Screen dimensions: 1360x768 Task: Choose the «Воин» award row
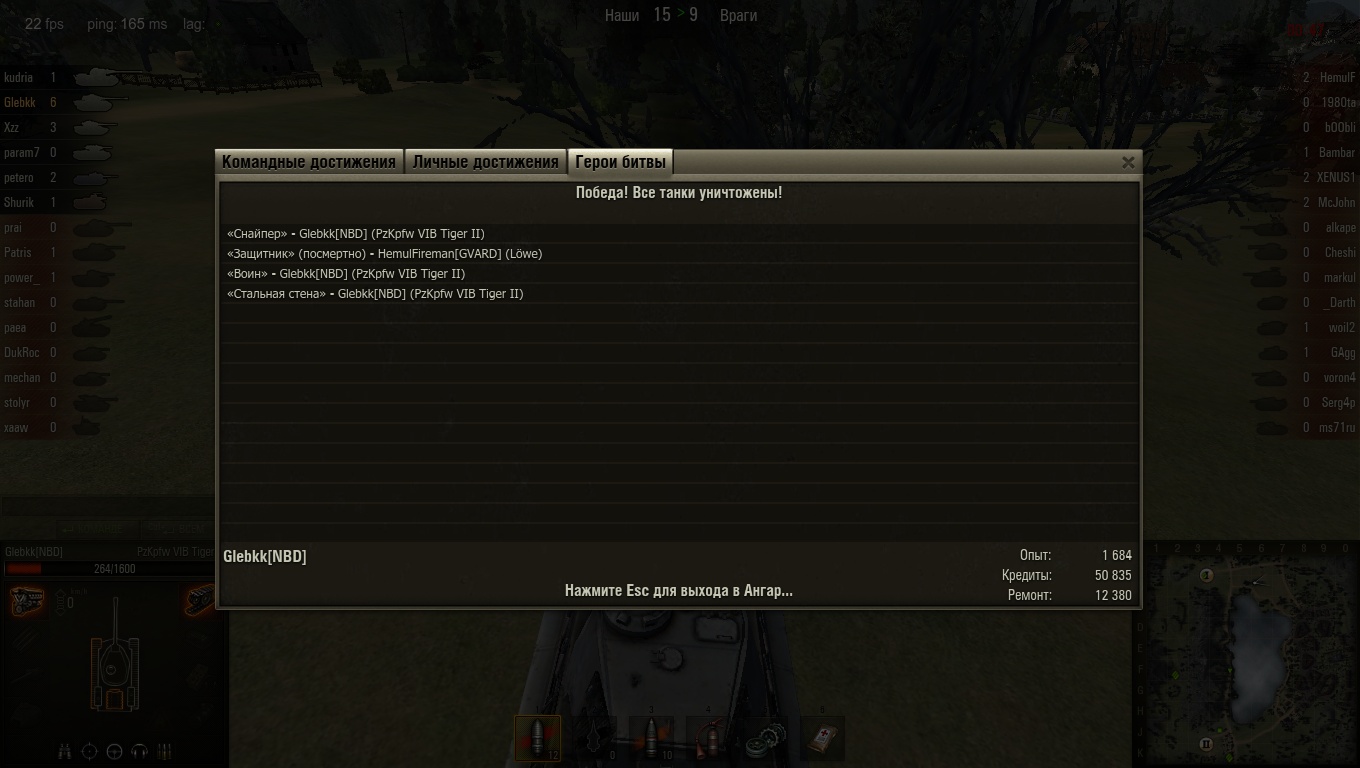(346, 274)
